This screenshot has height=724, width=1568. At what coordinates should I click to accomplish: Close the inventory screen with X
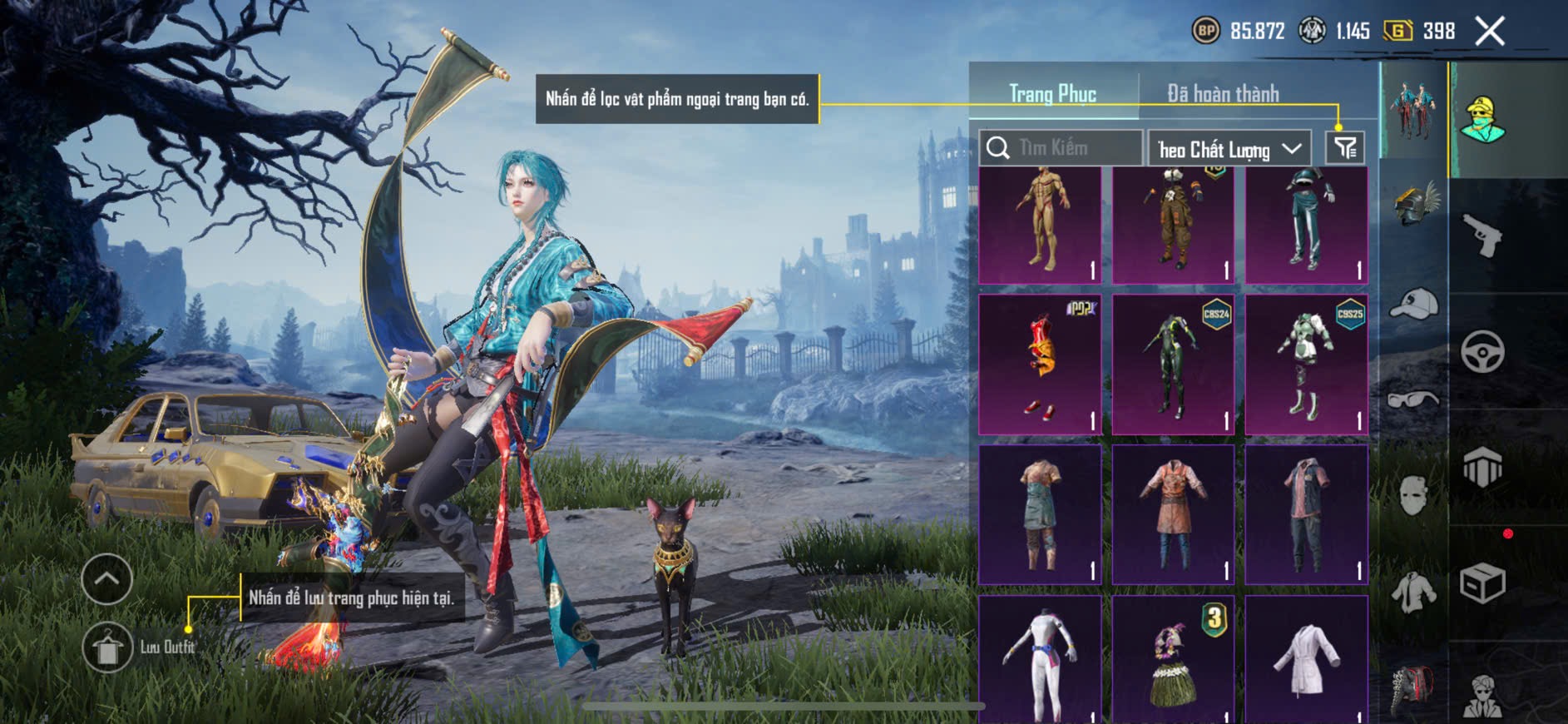[x=1490, y=32]
